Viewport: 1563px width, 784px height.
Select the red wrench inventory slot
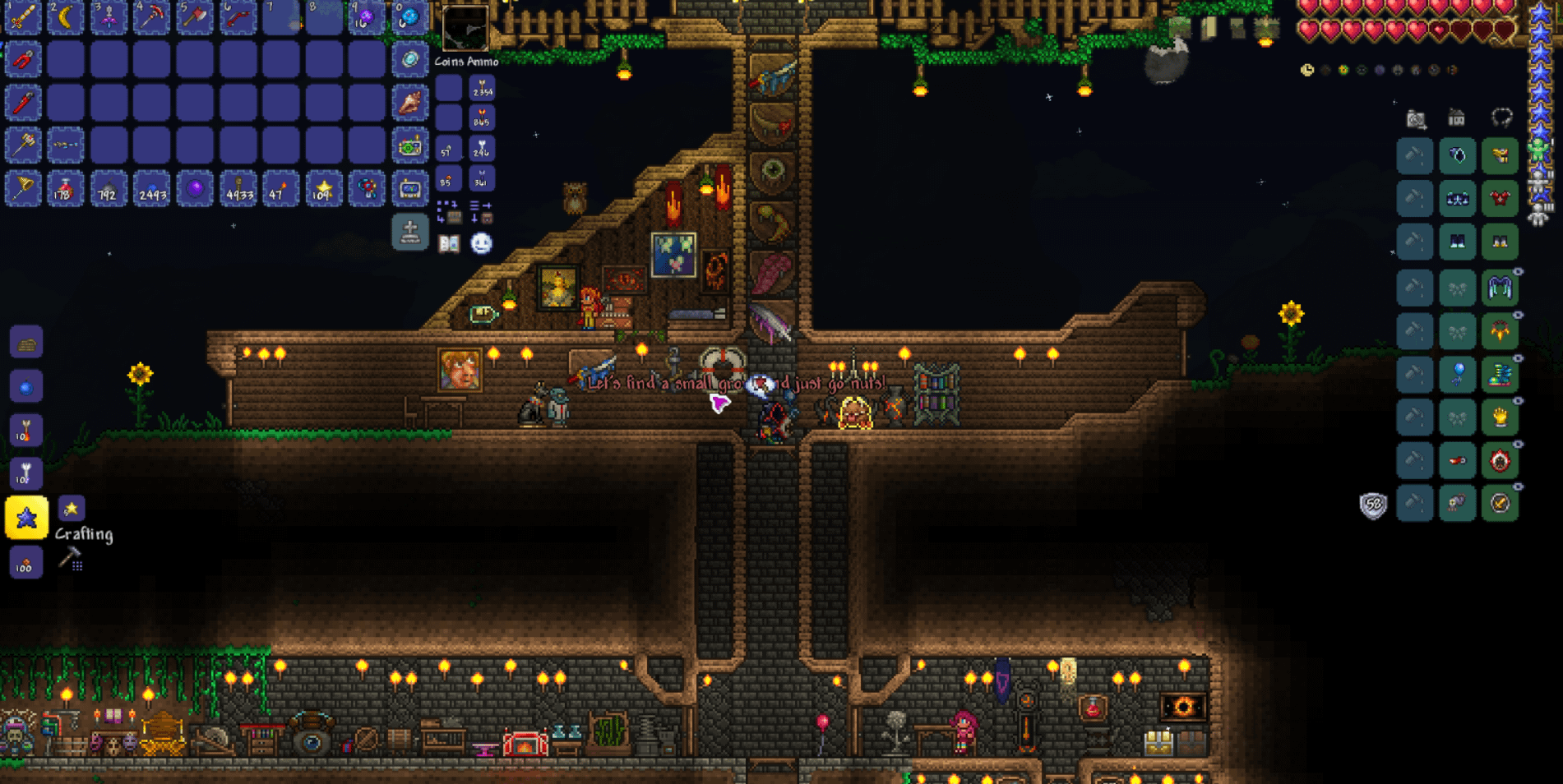tap(23, 104)
